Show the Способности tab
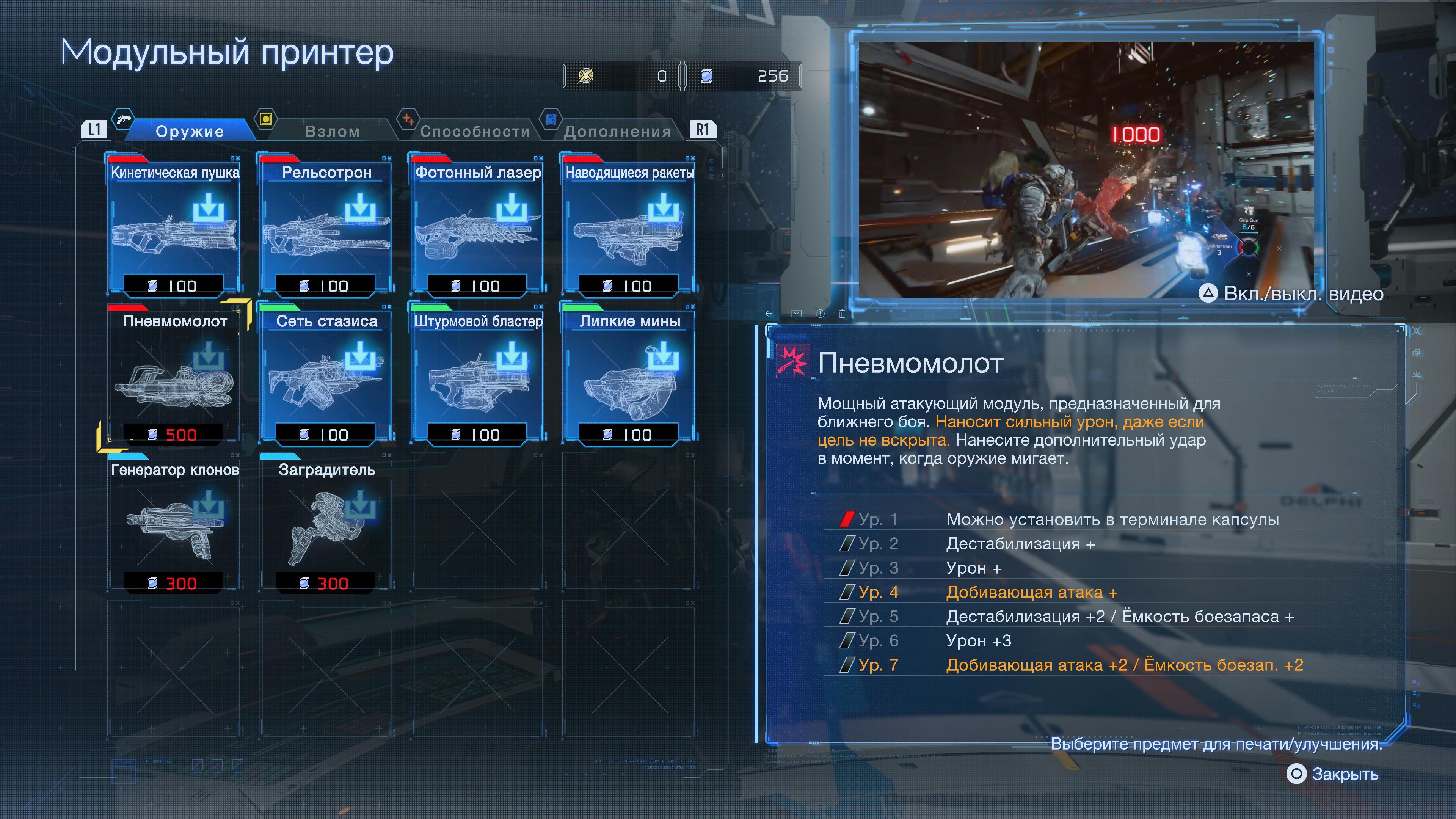 475,131
